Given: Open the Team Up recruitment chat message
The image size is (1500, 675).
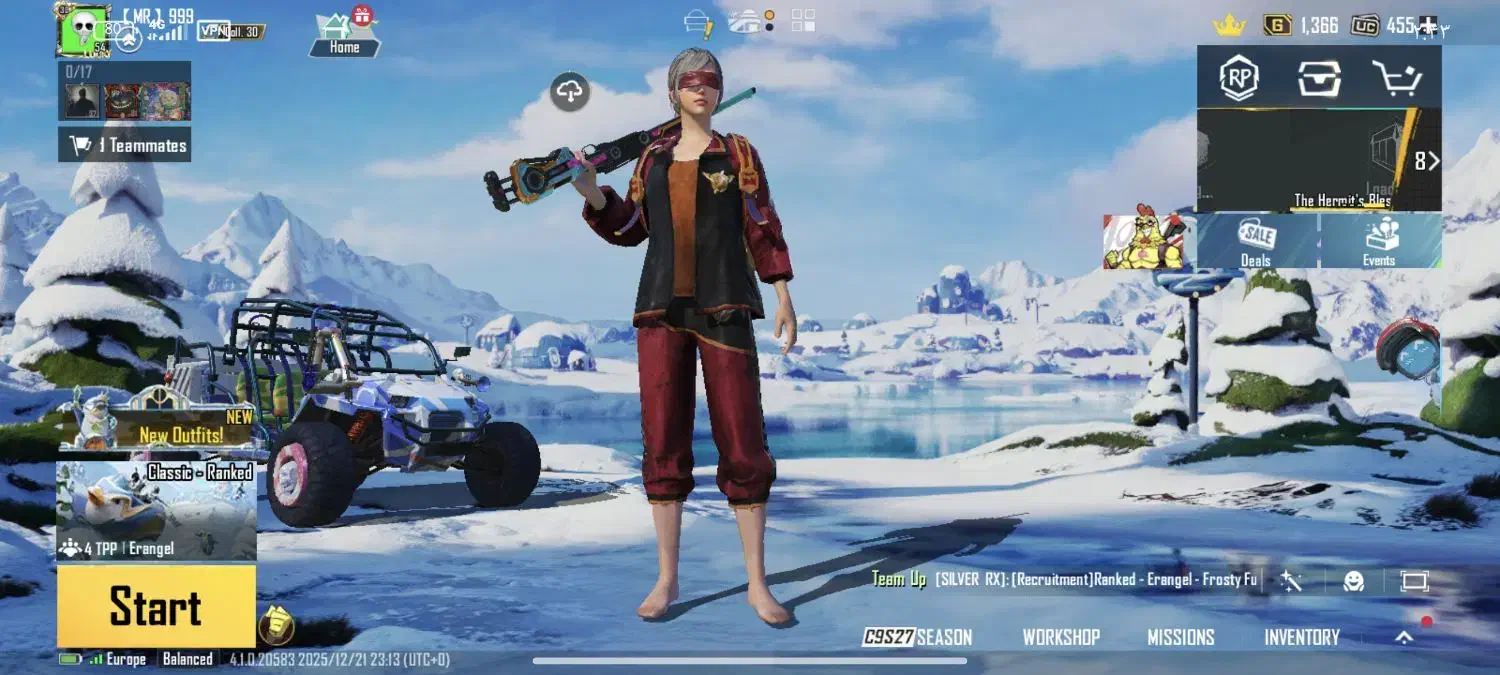Looking at the screenshot, I should pyautogui.click(x=1064, y=580).
